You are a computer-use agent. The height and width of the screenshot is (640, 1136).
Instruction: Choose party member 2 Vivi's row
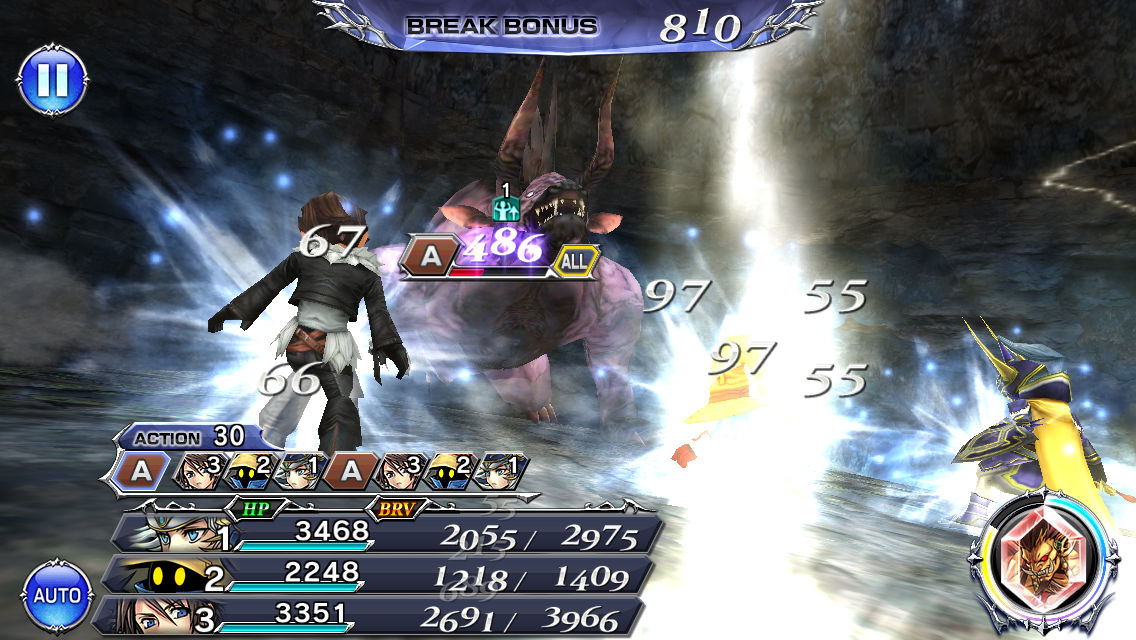380,574
